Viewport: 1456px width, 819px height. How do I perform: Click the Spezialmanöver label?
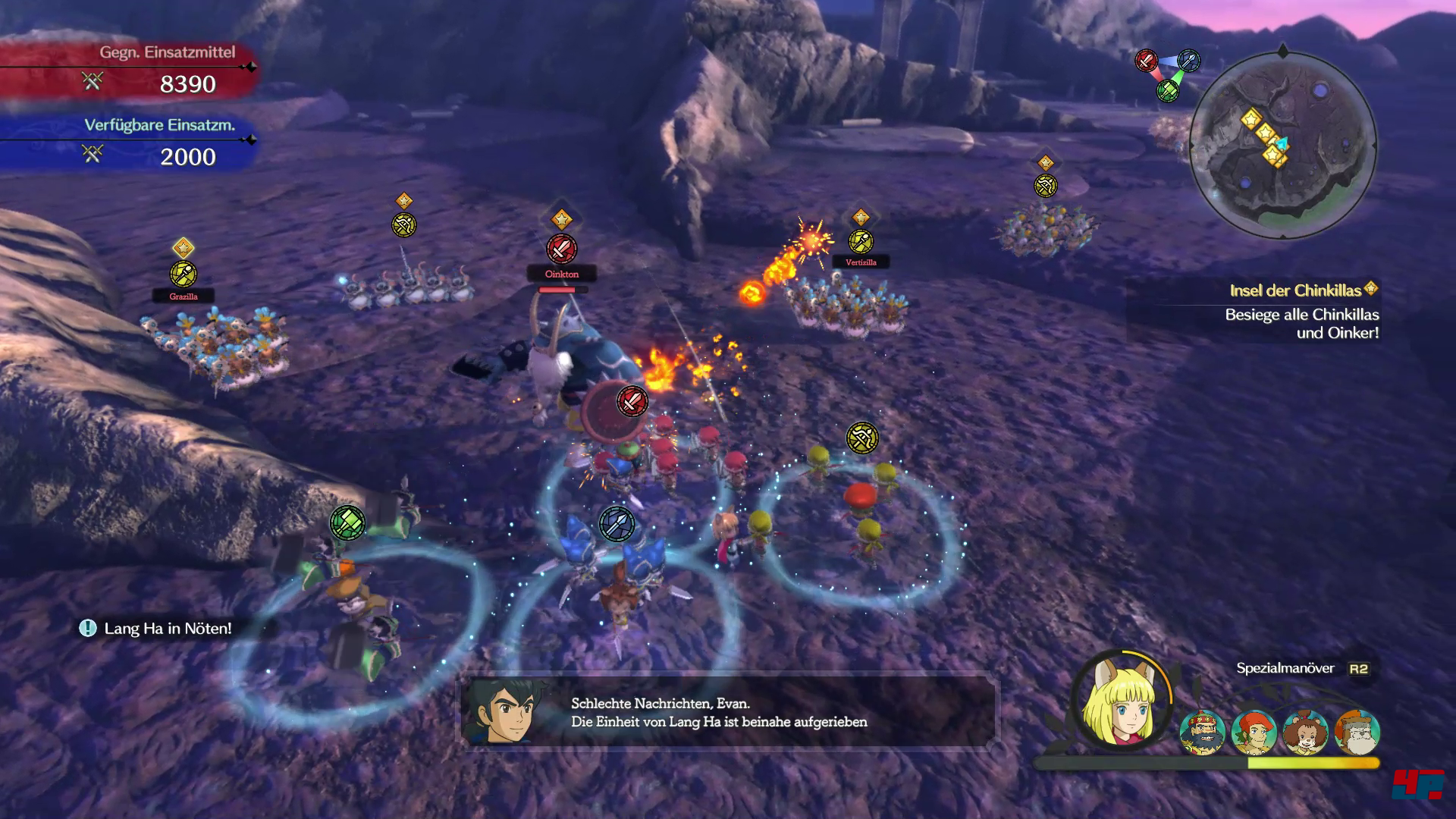coord(1285,668)
